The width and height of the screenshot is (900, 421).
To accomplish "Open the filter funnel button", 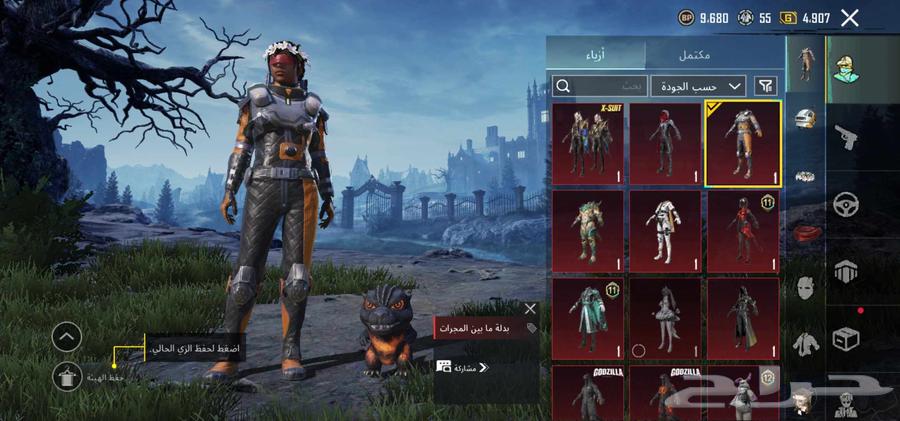I will click(766, 87).
